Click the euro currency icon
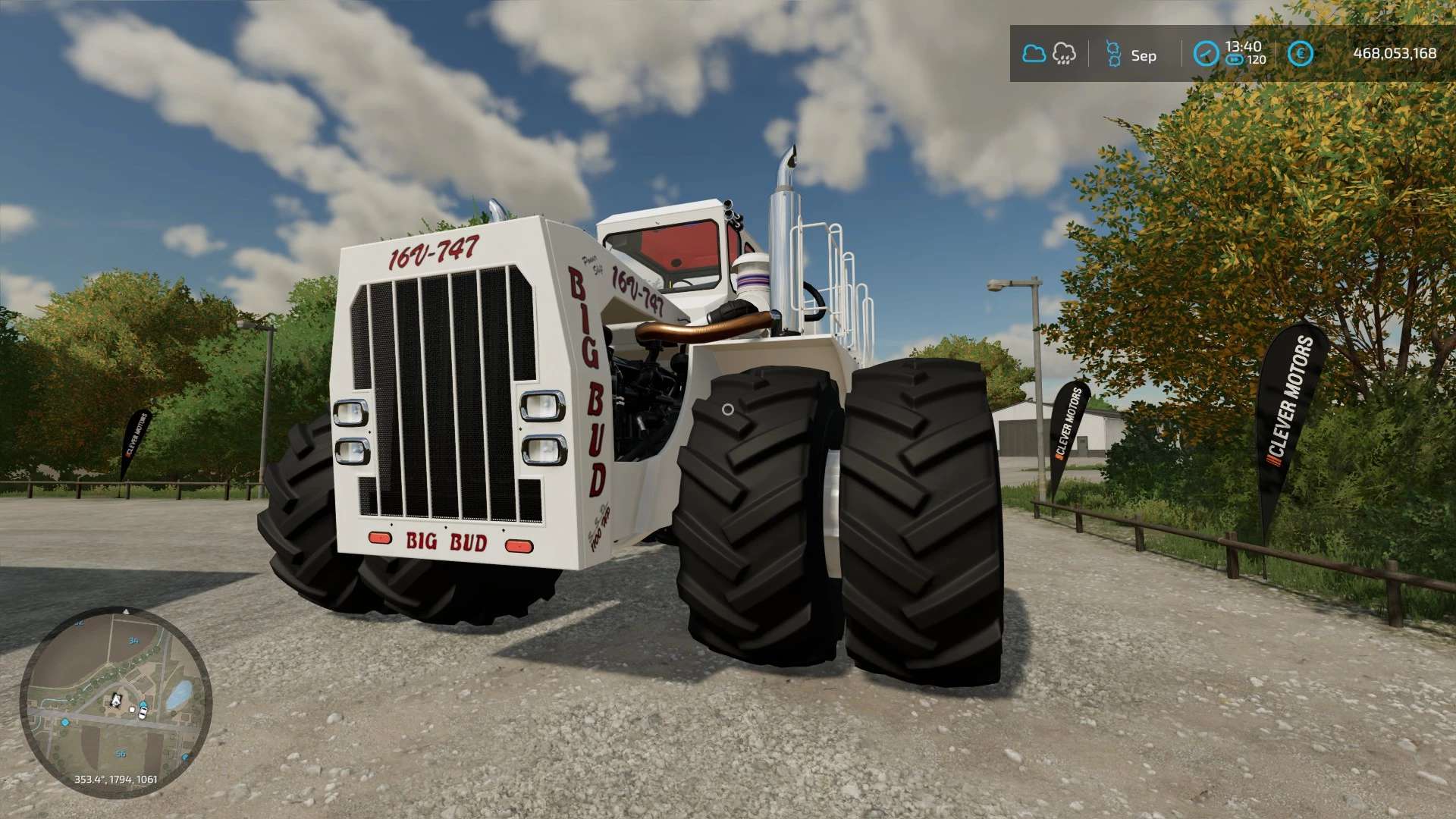 [1300, 54]
